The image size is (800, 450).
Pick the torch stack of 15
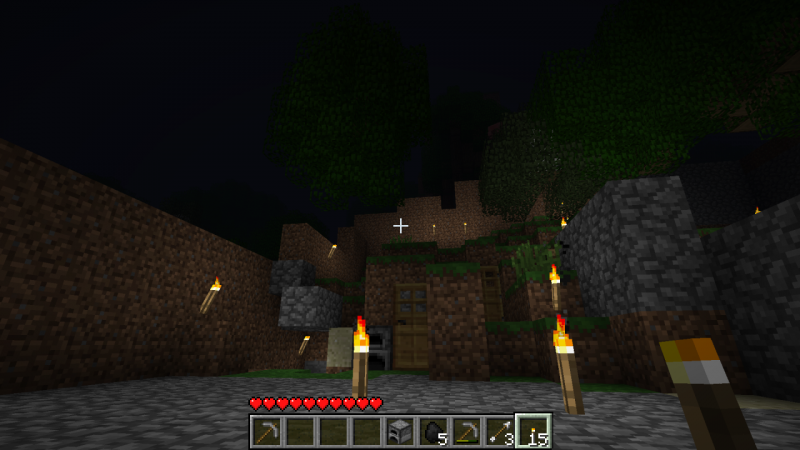pos(533,432)
